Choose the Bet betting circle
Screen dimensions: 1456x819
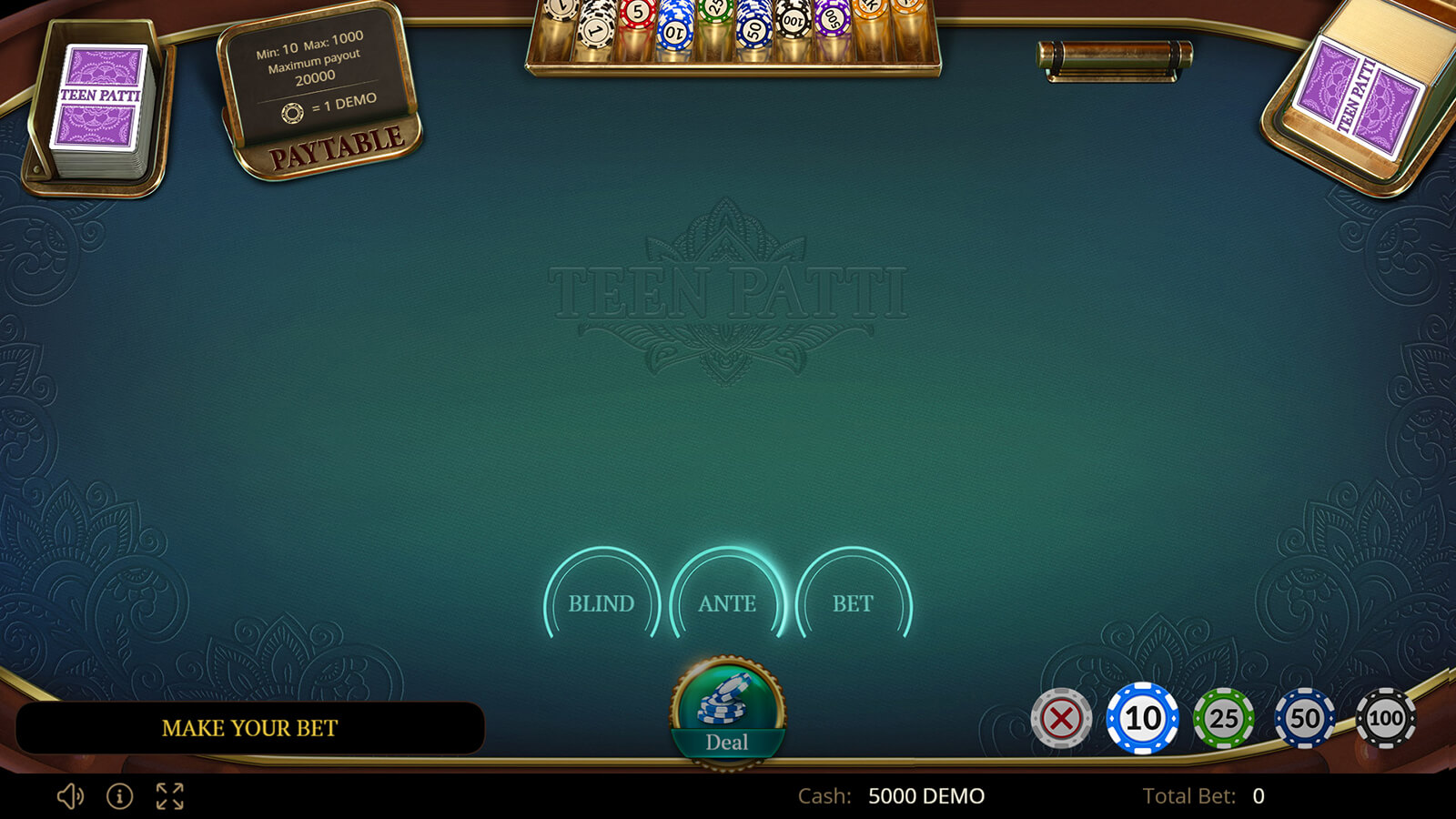point(853,602)
